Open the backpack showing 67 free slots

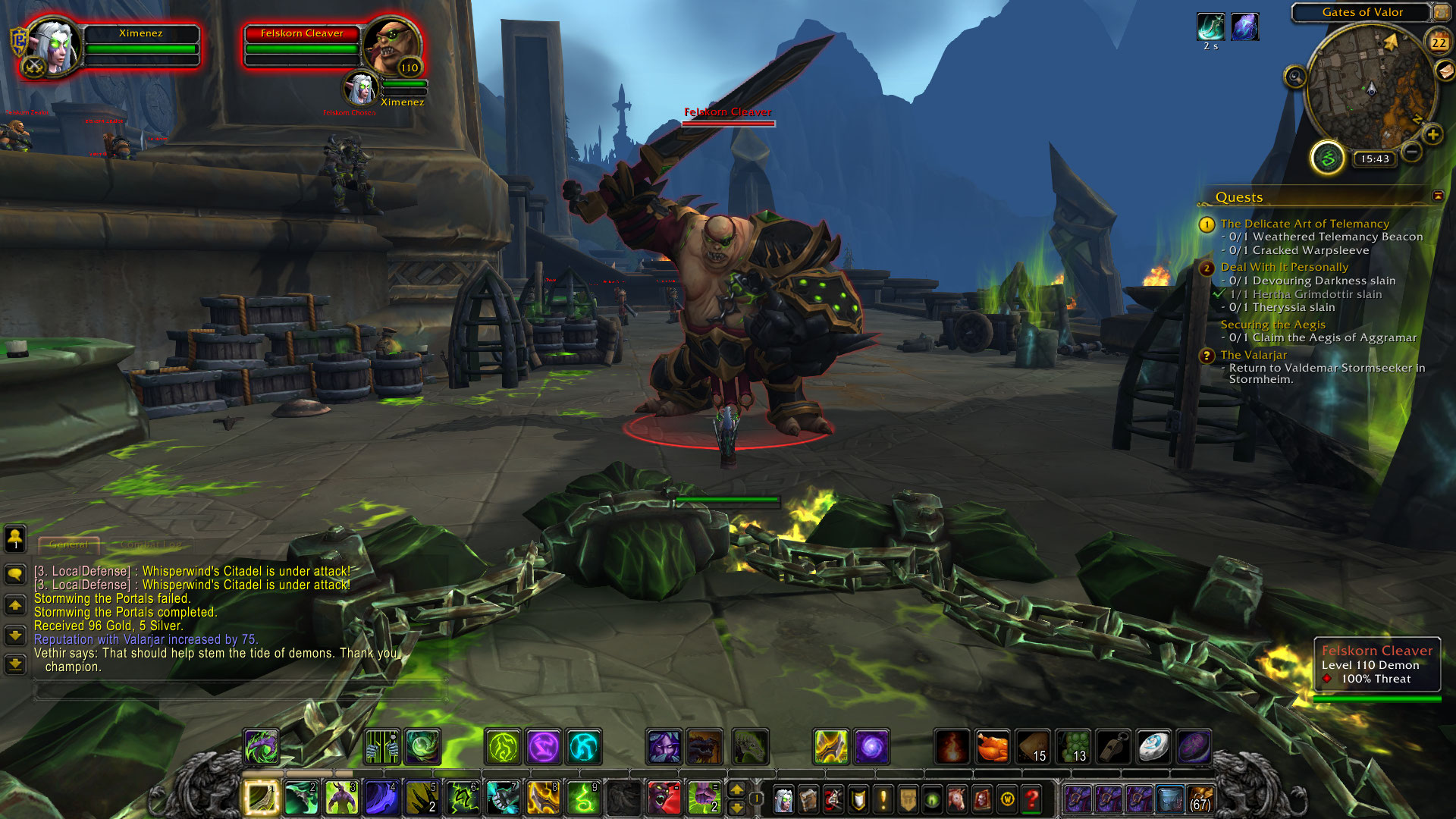[1200, 799]
